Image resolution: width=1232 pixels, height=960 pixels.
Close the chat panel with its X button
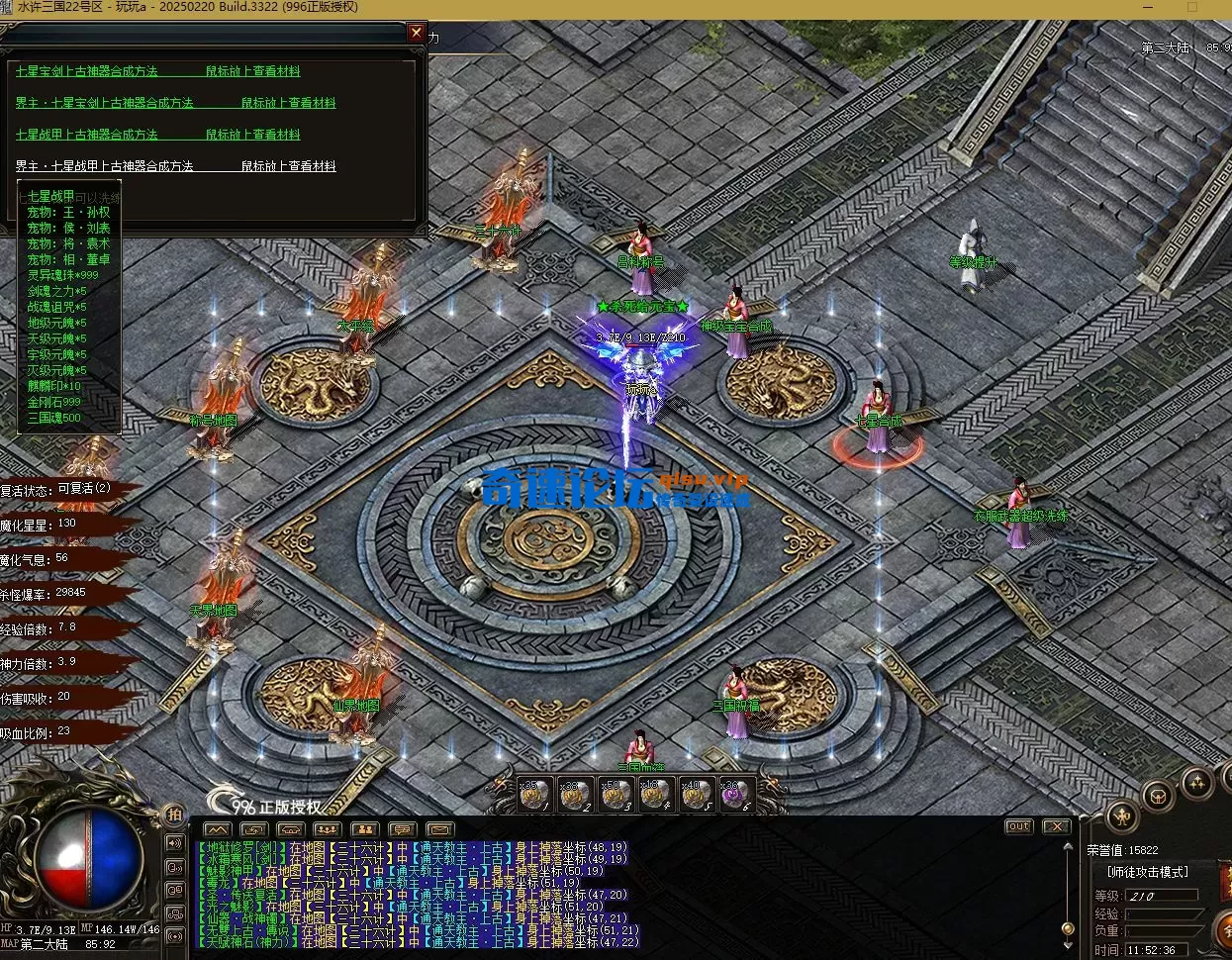(1055, 826)
